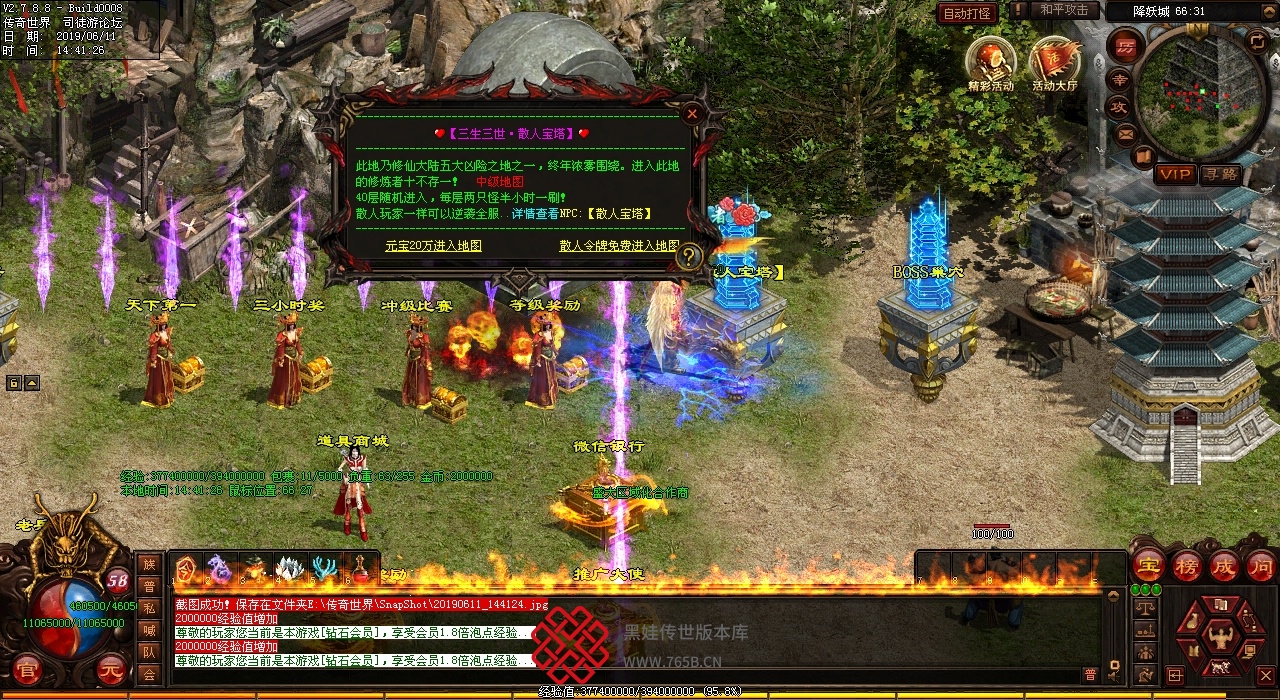Close the 散人宝塔 dialog window
1280x700 pixels.
(691, 114)
